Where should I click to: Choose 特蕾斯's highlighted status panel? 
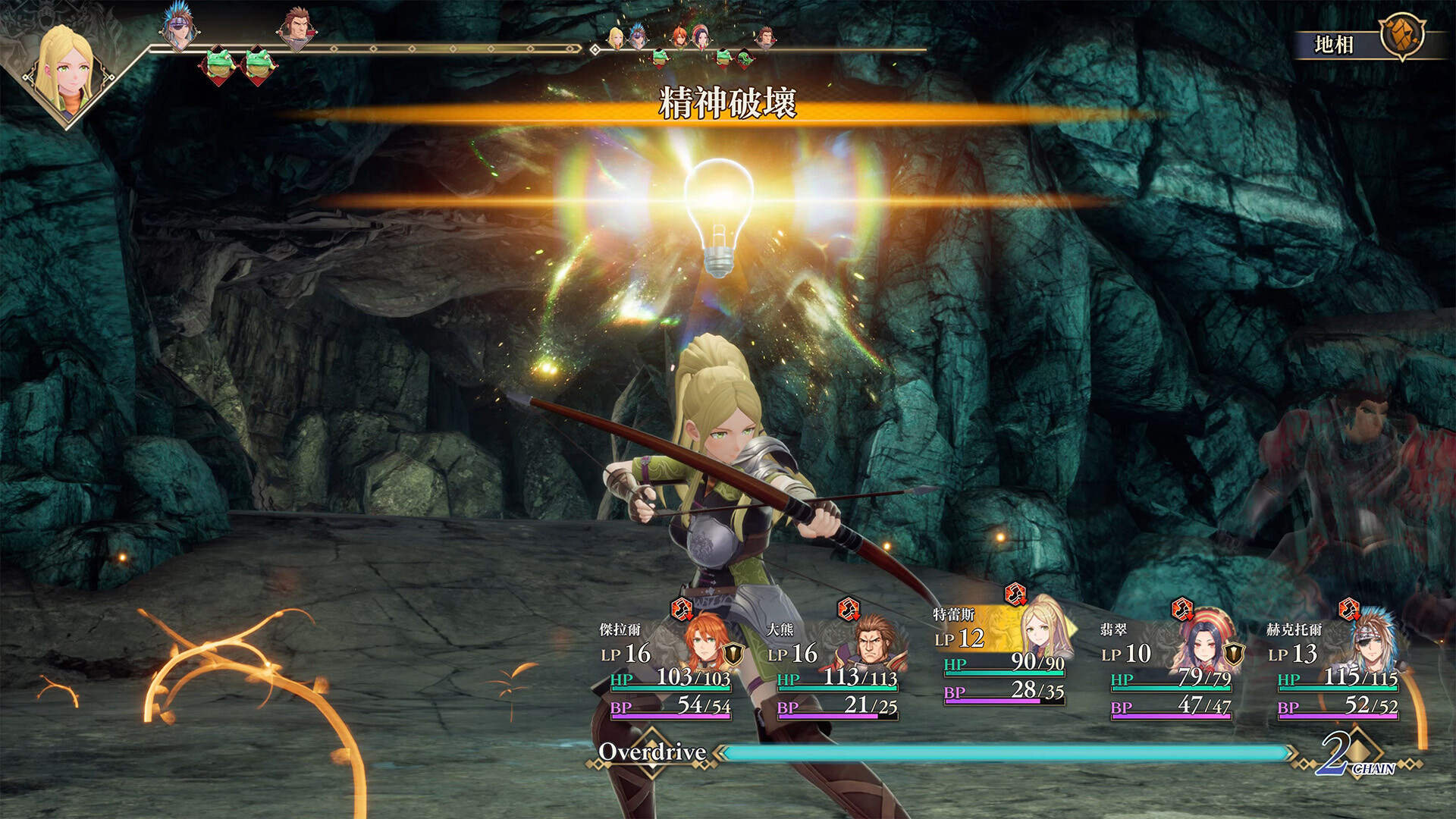click(1003, 654)
